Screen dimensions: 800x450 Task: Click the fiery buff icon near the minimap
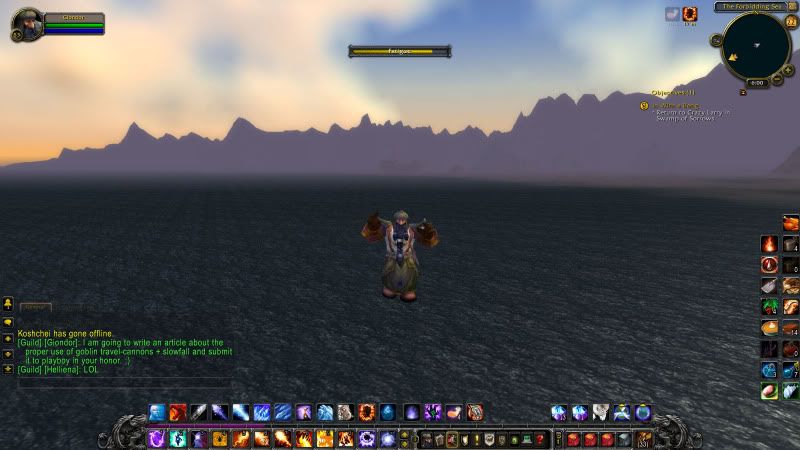pyautogui.click(x=689, y=14)
